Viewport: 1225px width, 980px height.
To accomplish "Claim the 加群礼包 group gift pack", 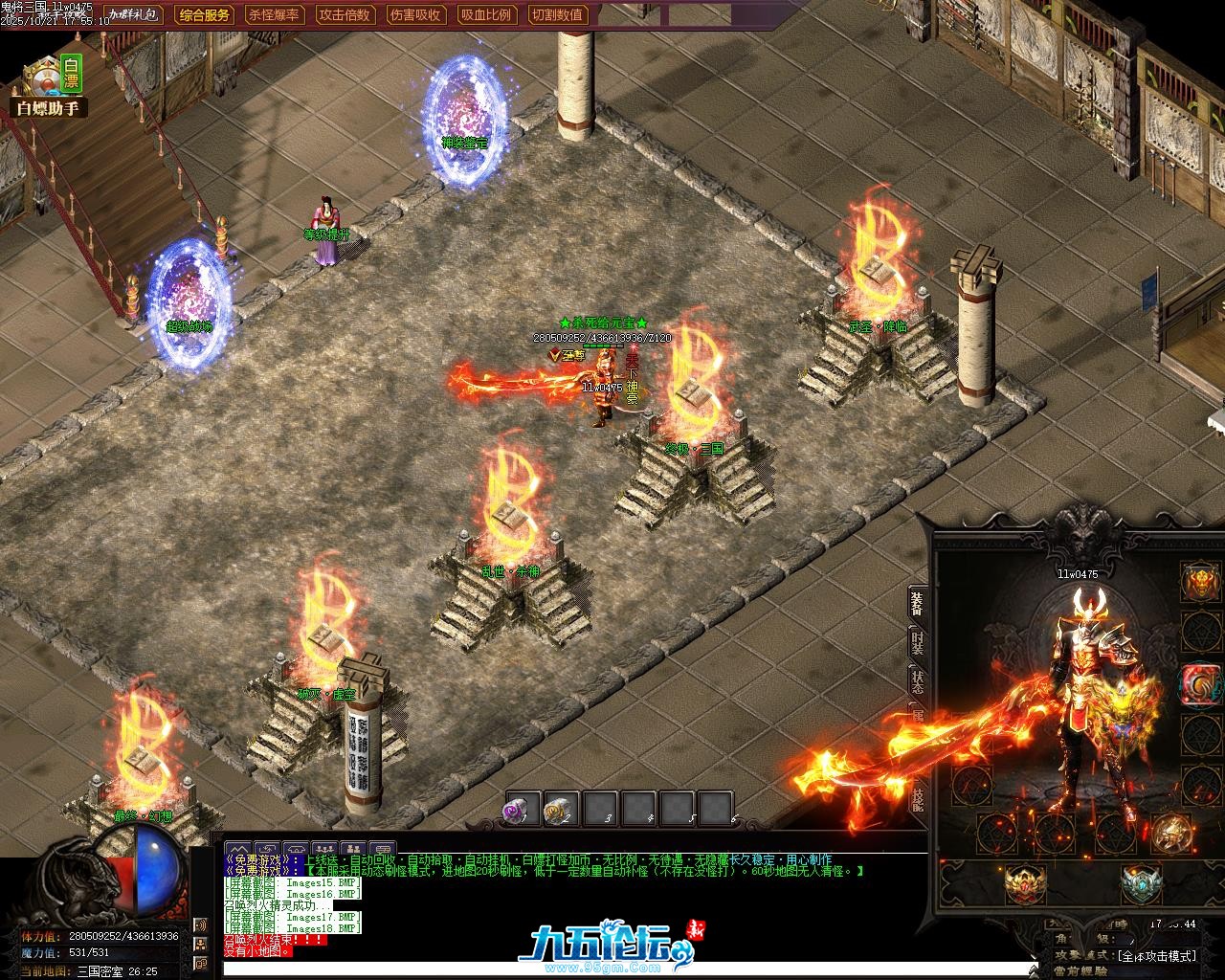I will (134, 14).
